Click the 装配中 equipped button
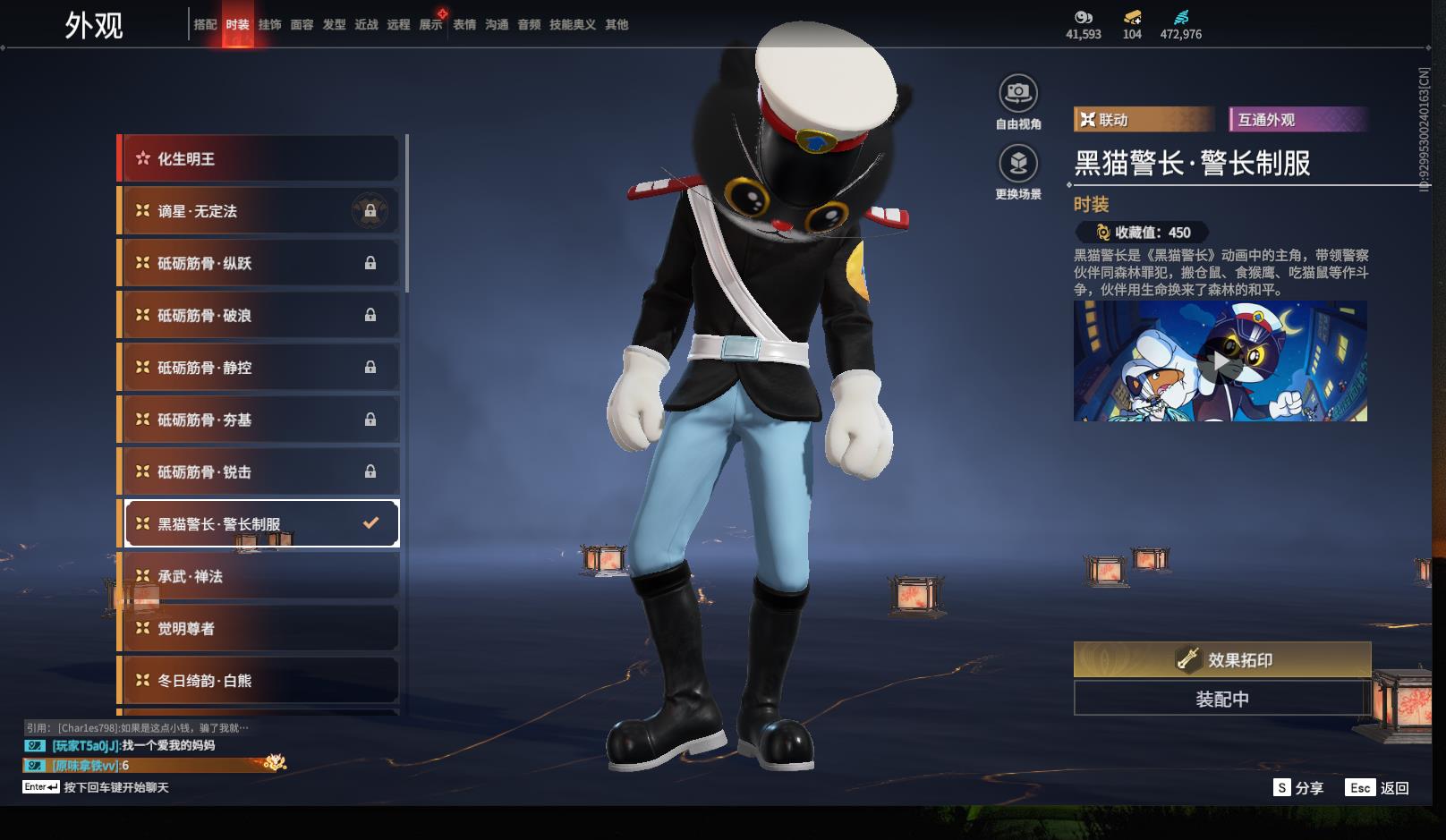Viewport: 1446px width, 840px height. point(1222,699)
